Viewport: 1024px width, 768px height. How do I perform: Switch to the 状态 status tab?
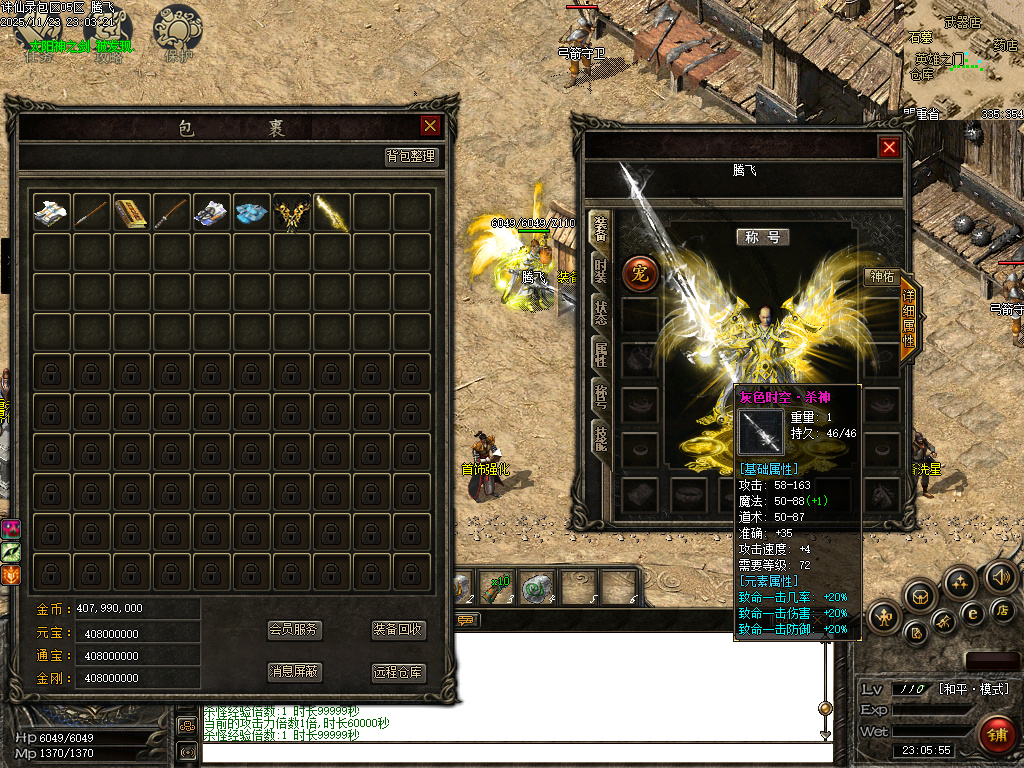[x=600, y=311]
